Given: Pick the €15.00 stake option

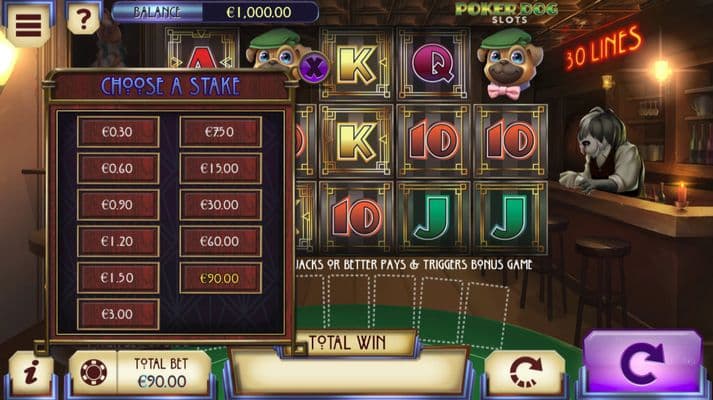Looking at the screenshot, I should tap(220, 168).
